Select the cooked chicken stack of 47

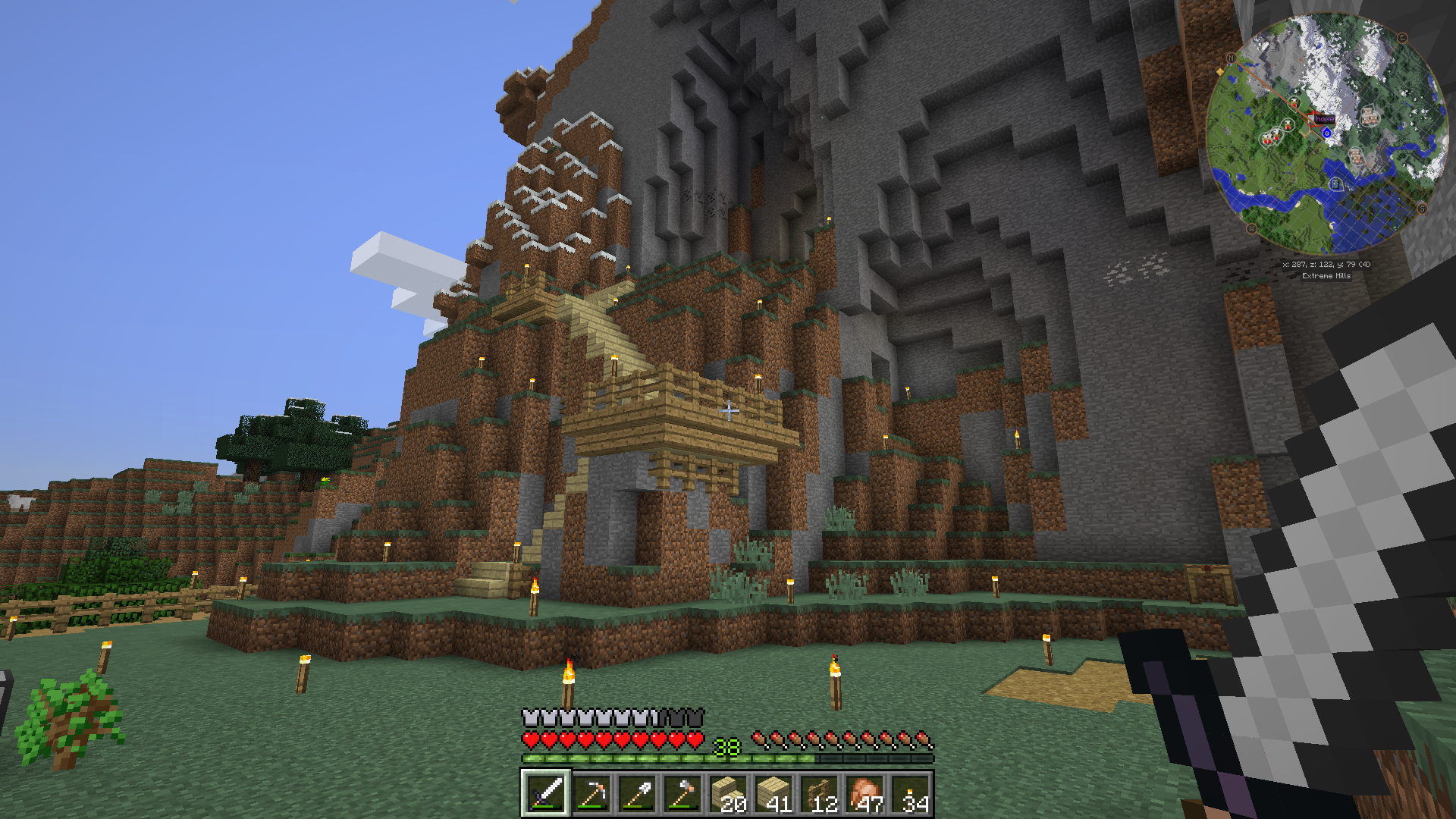864,794
